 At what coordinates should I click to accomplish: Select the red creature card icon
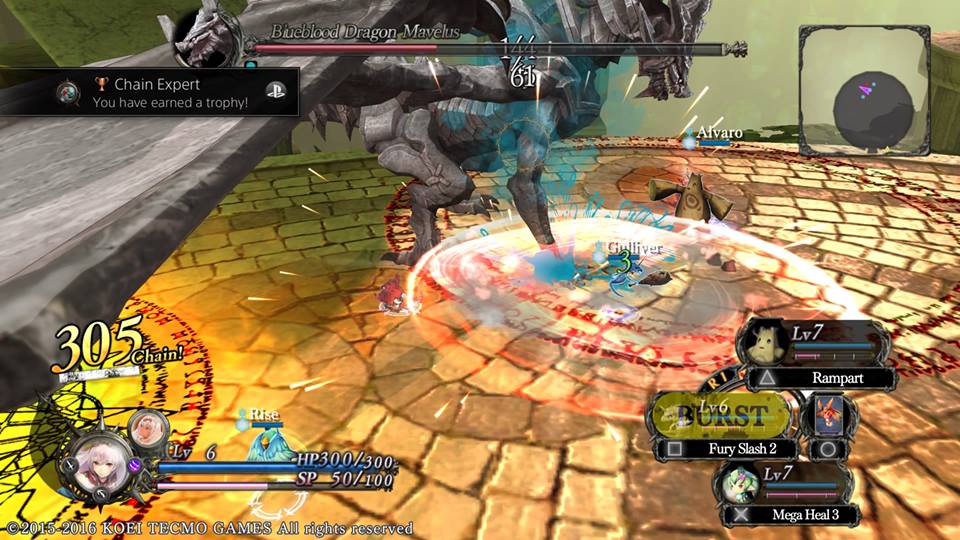tap(828, 411)
